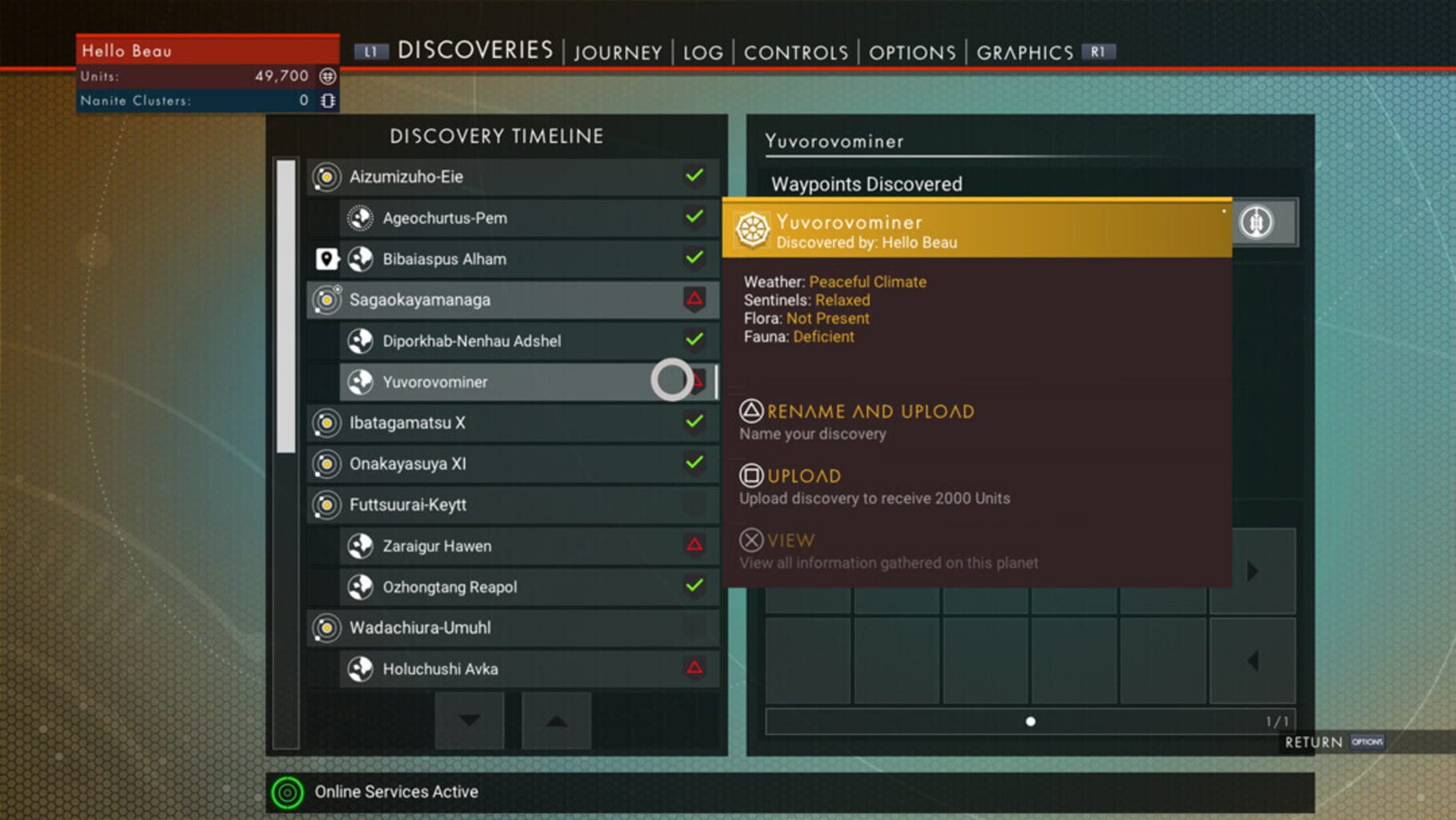Image resolution: width=1456 pixels, height=820 pixels.
Task: Click the up arrow below the discovery timeline
Action: click(x=557, y=721)
